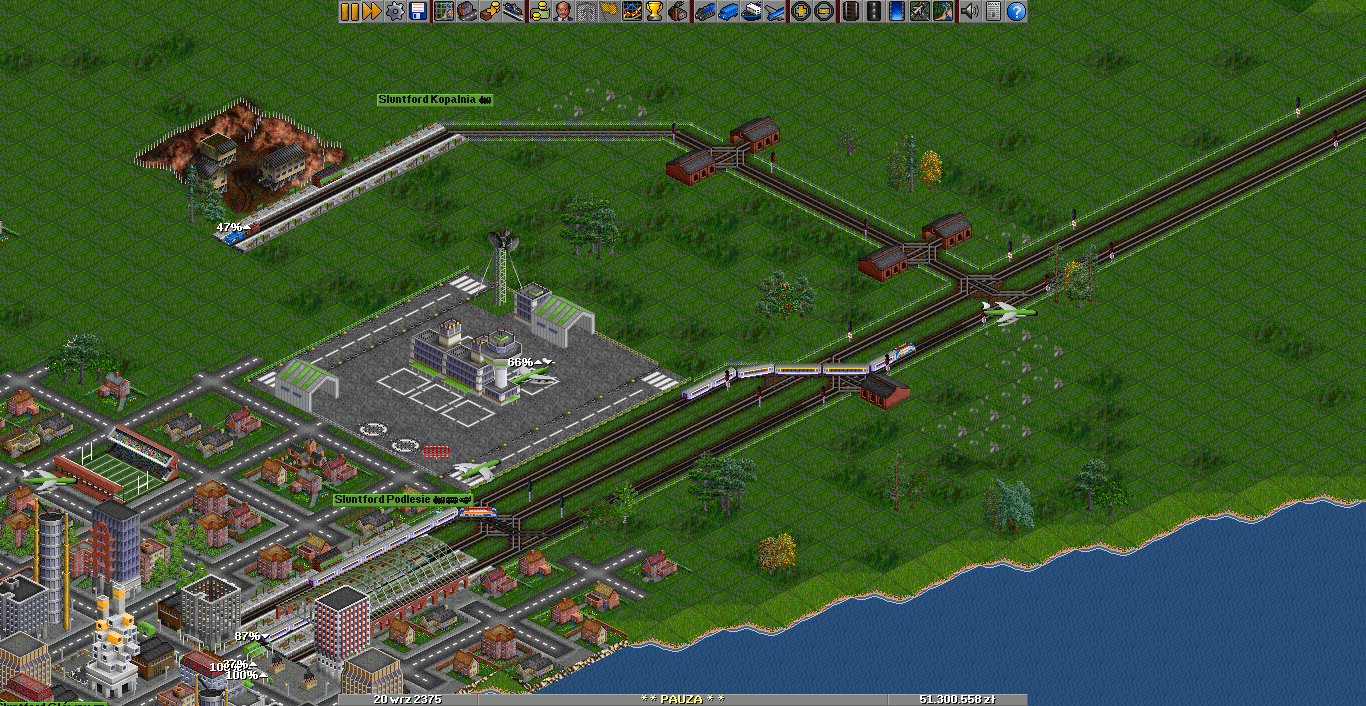This screenshot has height=706, width=1366.
Task: Open the town directory icon
Action: (466, 12)
